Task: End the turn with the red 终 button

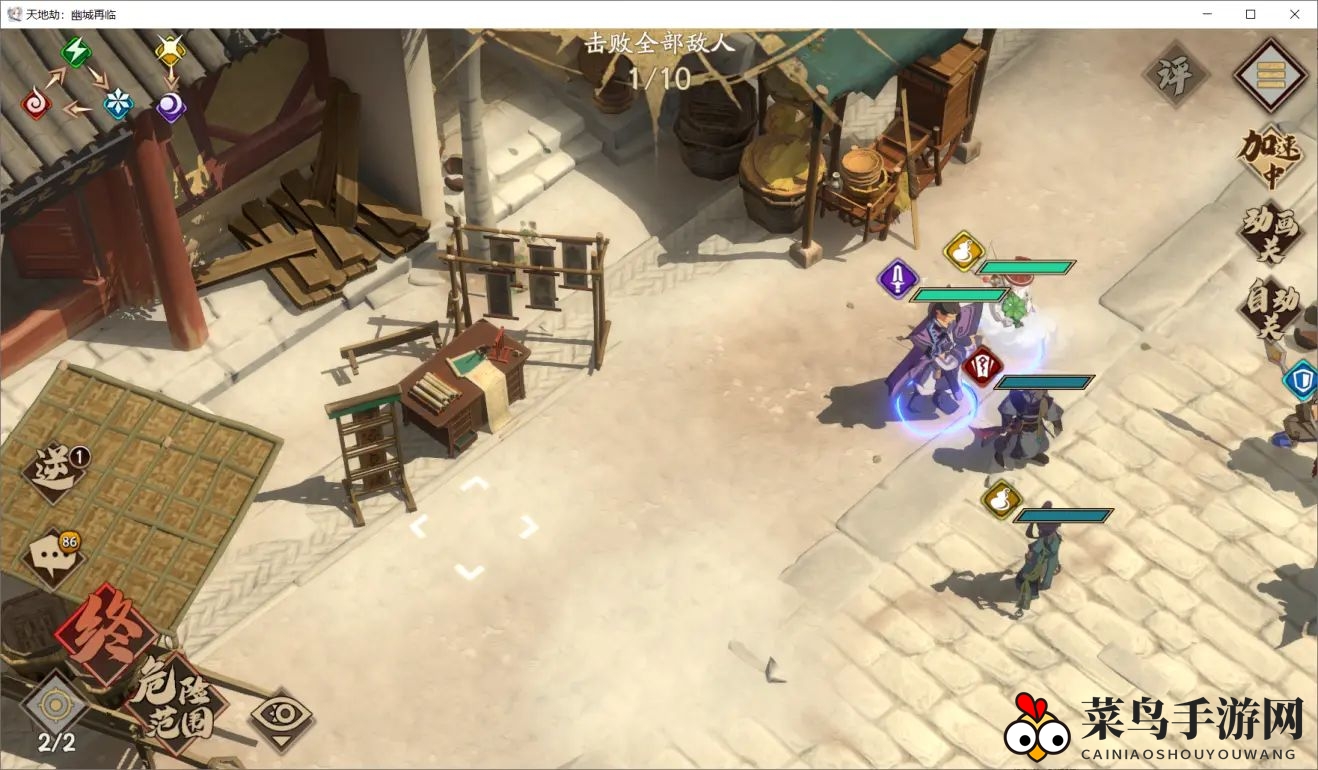Action: [x=103, y=632]
